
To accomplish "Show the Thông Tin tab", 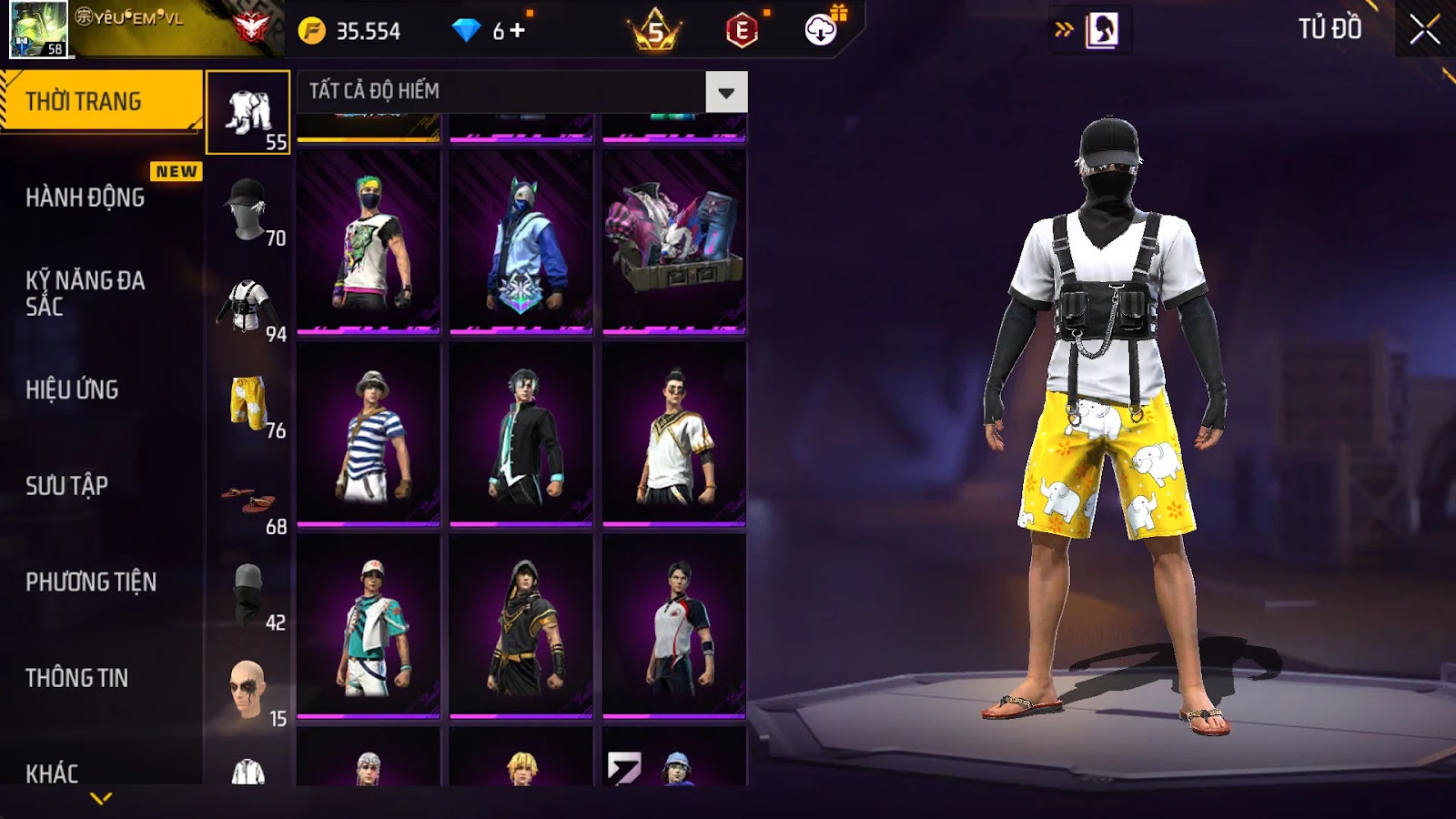I will (77, 678).
